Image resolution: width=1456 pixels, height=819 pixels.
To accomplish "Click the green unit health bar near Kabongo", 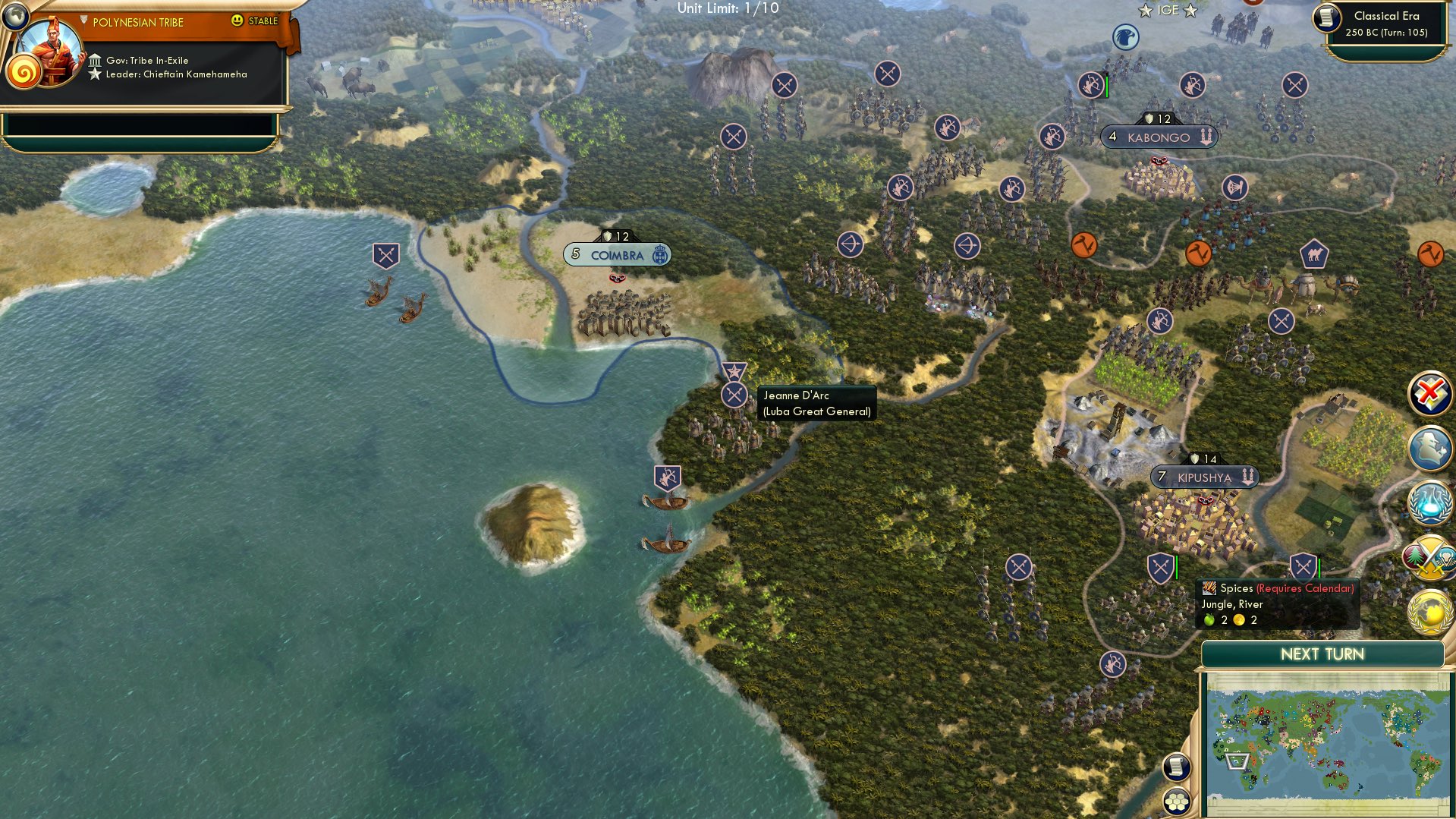I will coord(1107,86).
